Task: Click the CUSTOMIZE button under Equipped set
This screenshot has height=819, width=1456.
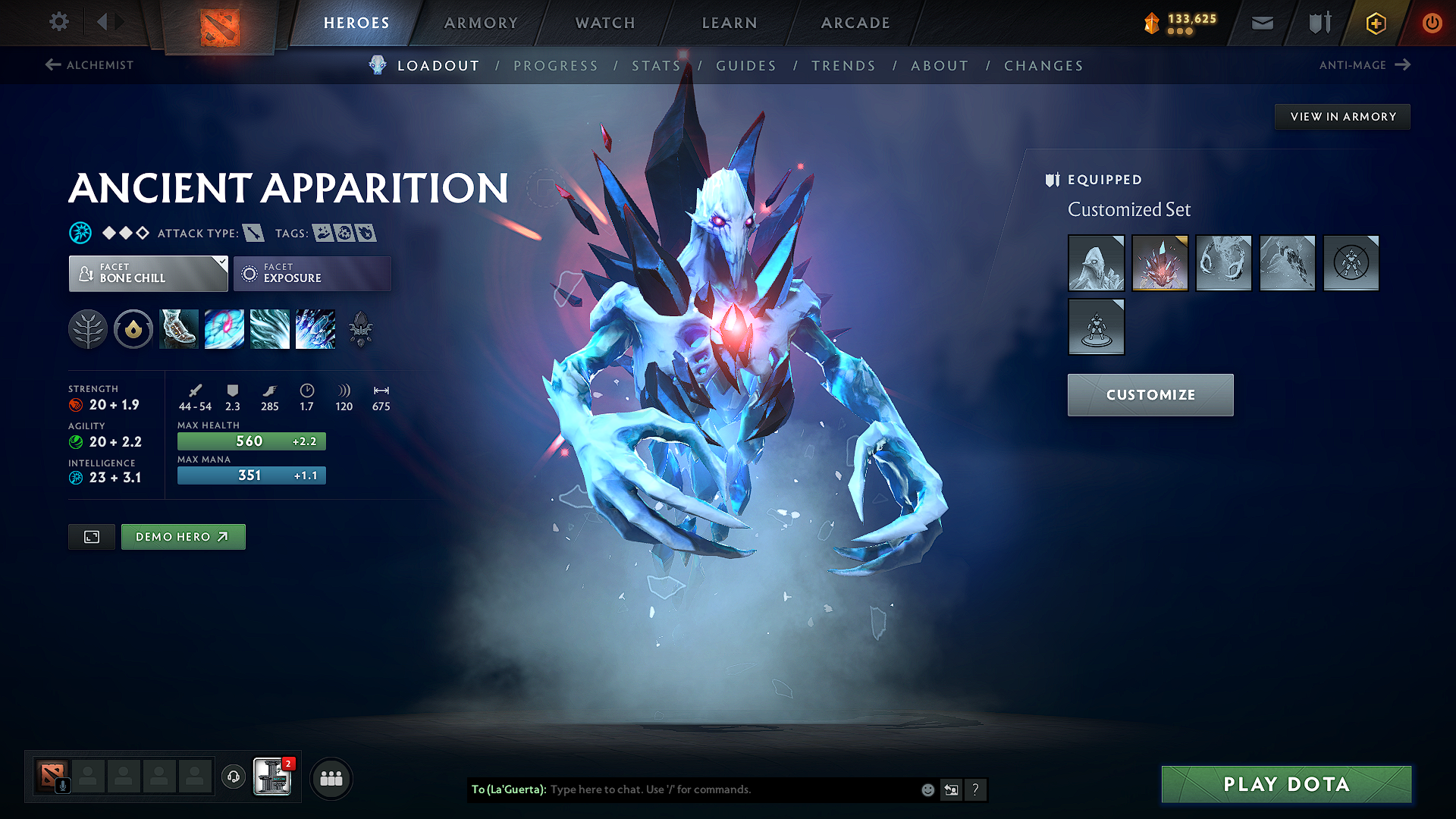Action: coord(1150,394)
